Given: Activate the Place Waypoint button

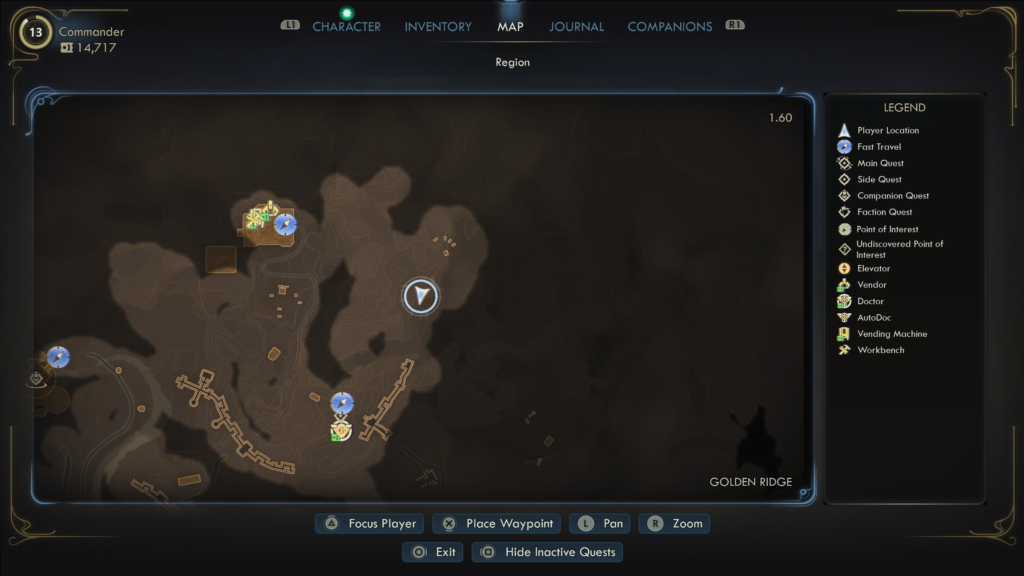Looking at the screenshot, I should (x=498, y=523).
